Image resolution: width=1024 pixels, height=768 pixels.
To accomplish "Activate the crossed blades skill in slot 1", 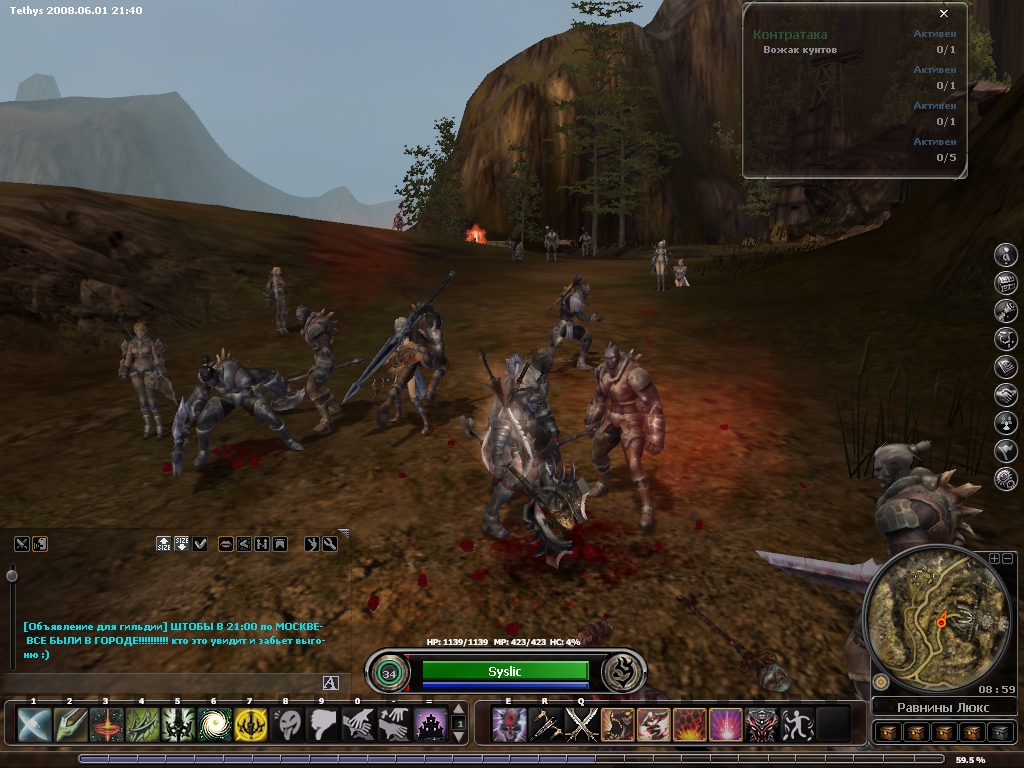I will coord(34,724).
